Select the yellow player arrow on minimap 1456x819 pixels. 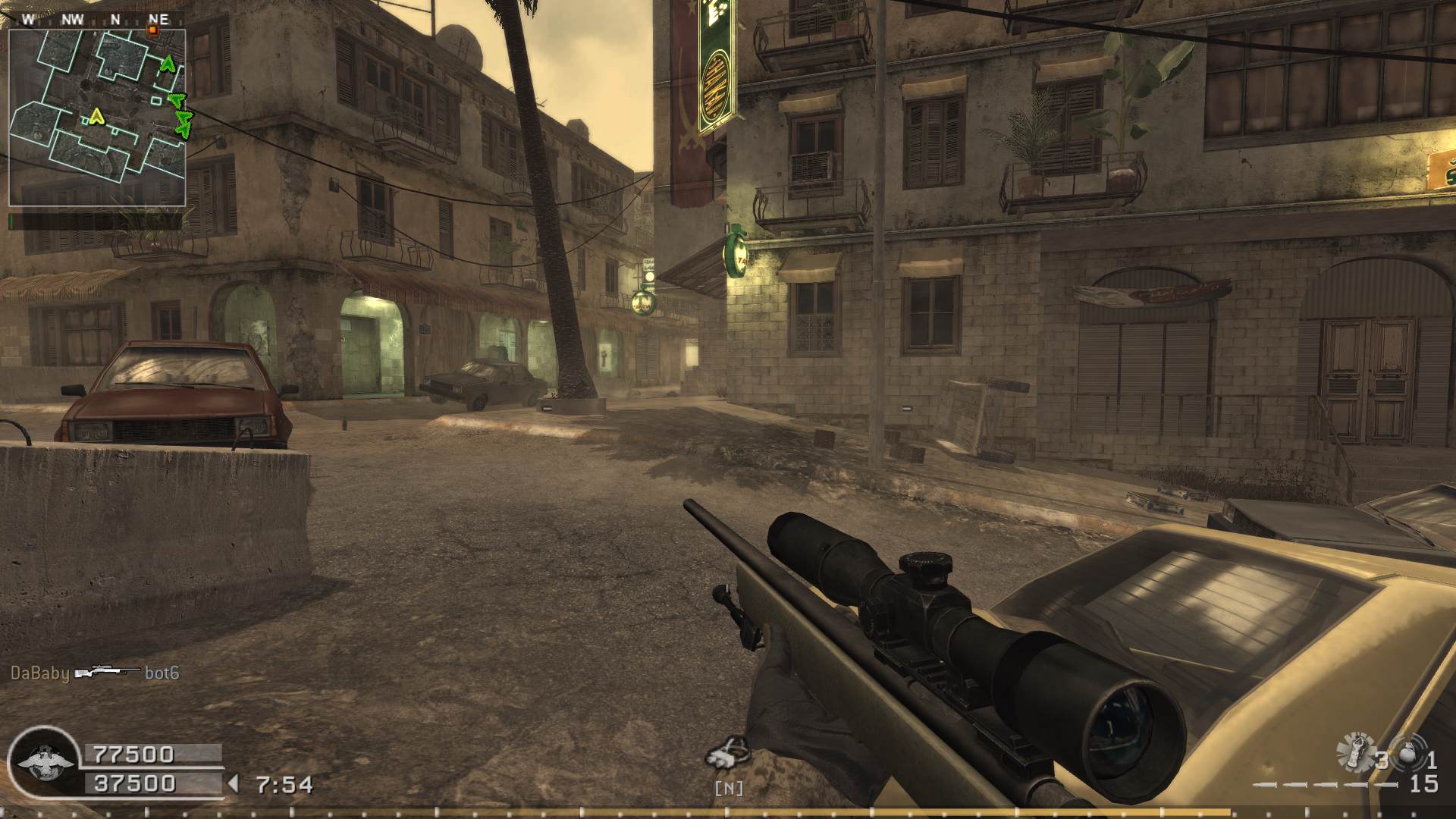pyautogui.click(x=96, y=116)
